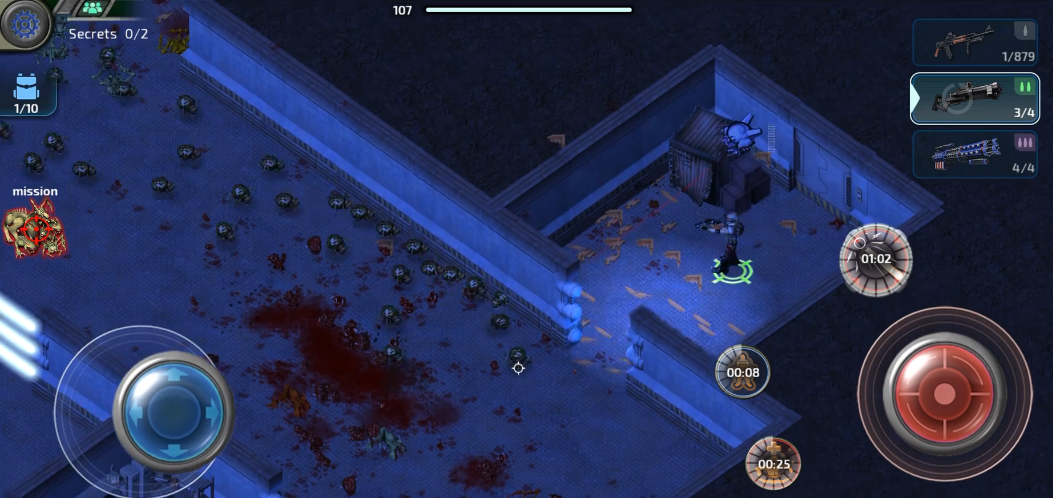Activate the ability on 01:02 cooldown
This screenshot has width=1053, height=498.
(x=876, y=258)
